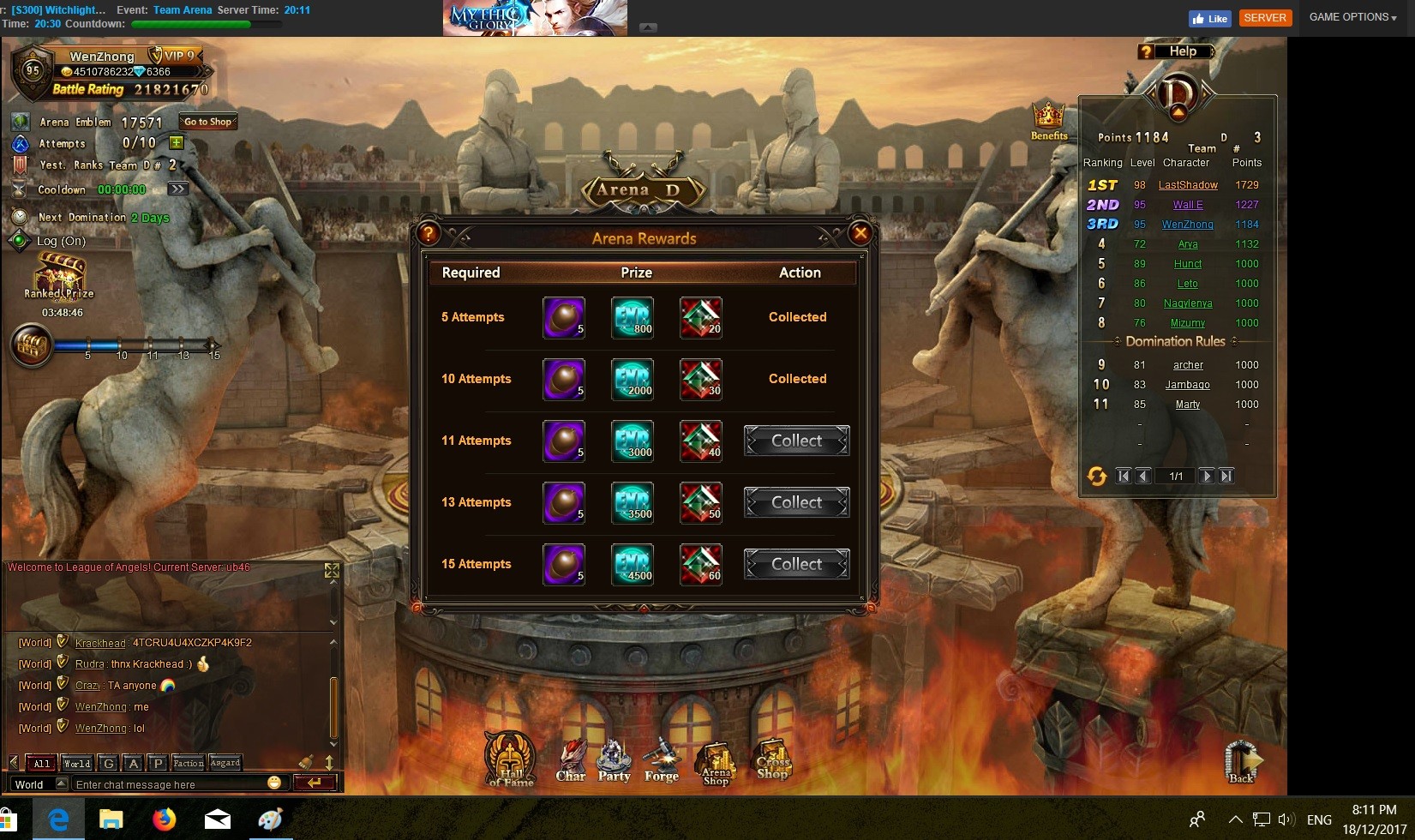Collect the 15 Attempts reward
The image size is (1415, 840).
[x=796, y=564]
